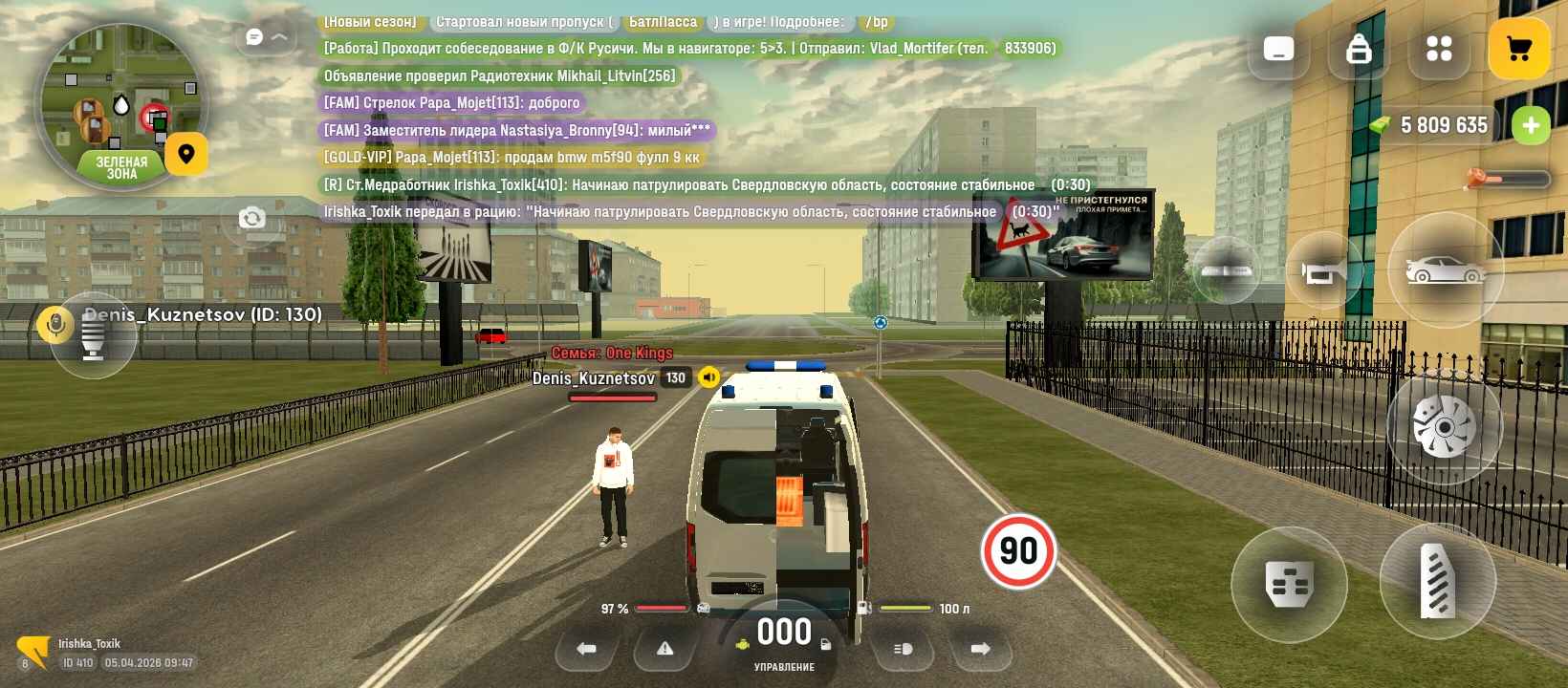This screenshot has width=1568, height=688.
Task: Turn on the right turn signal
Action: click(980, 649)
